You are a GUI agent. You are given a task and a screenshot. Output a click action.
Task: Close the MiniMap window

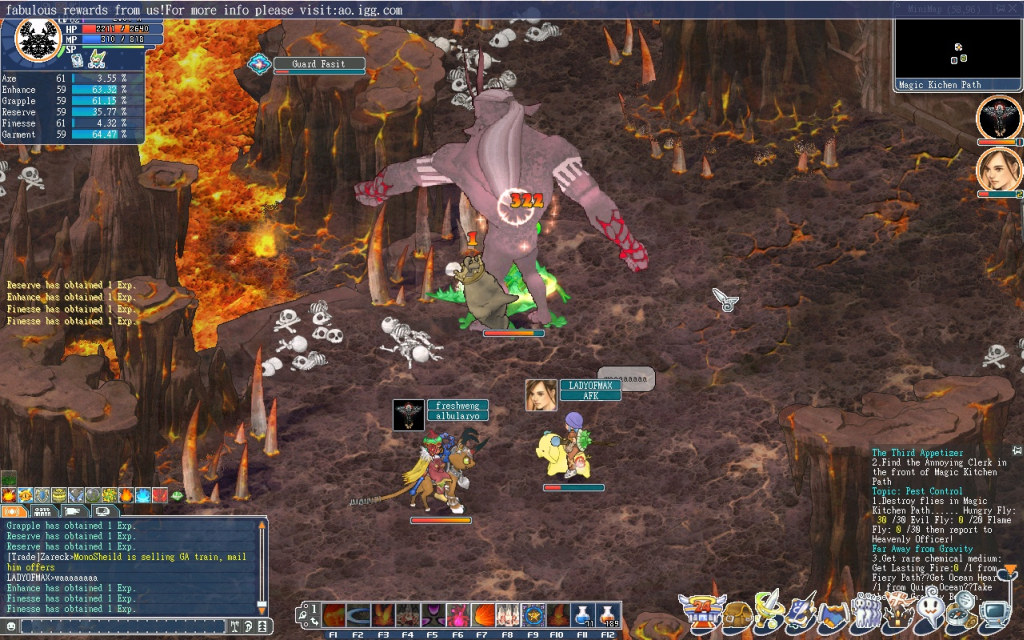[1015, 10]
